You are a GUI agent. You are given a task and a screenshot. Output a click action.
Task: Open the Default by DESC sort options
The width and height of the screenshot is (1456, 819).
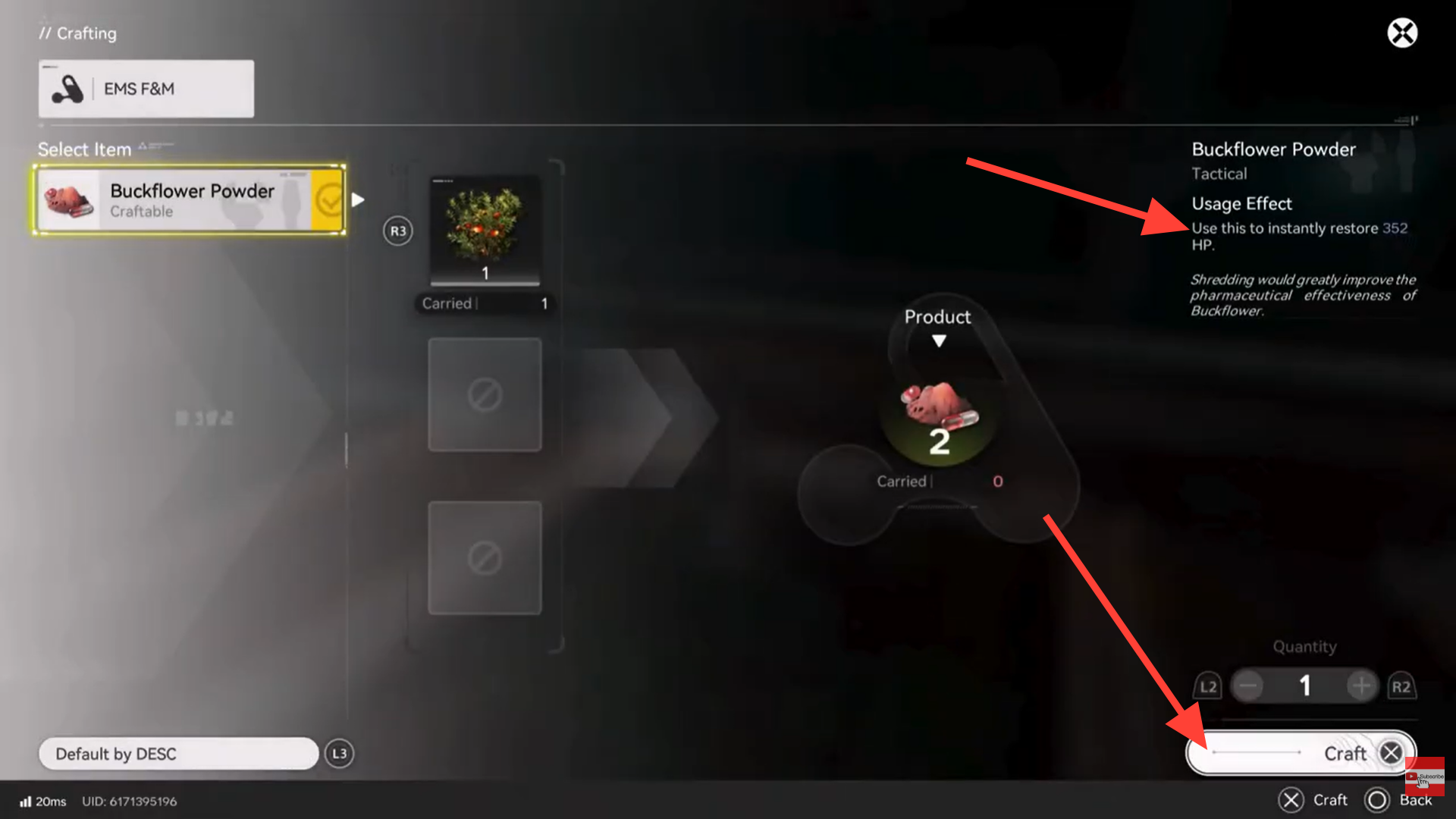(178, 753)
